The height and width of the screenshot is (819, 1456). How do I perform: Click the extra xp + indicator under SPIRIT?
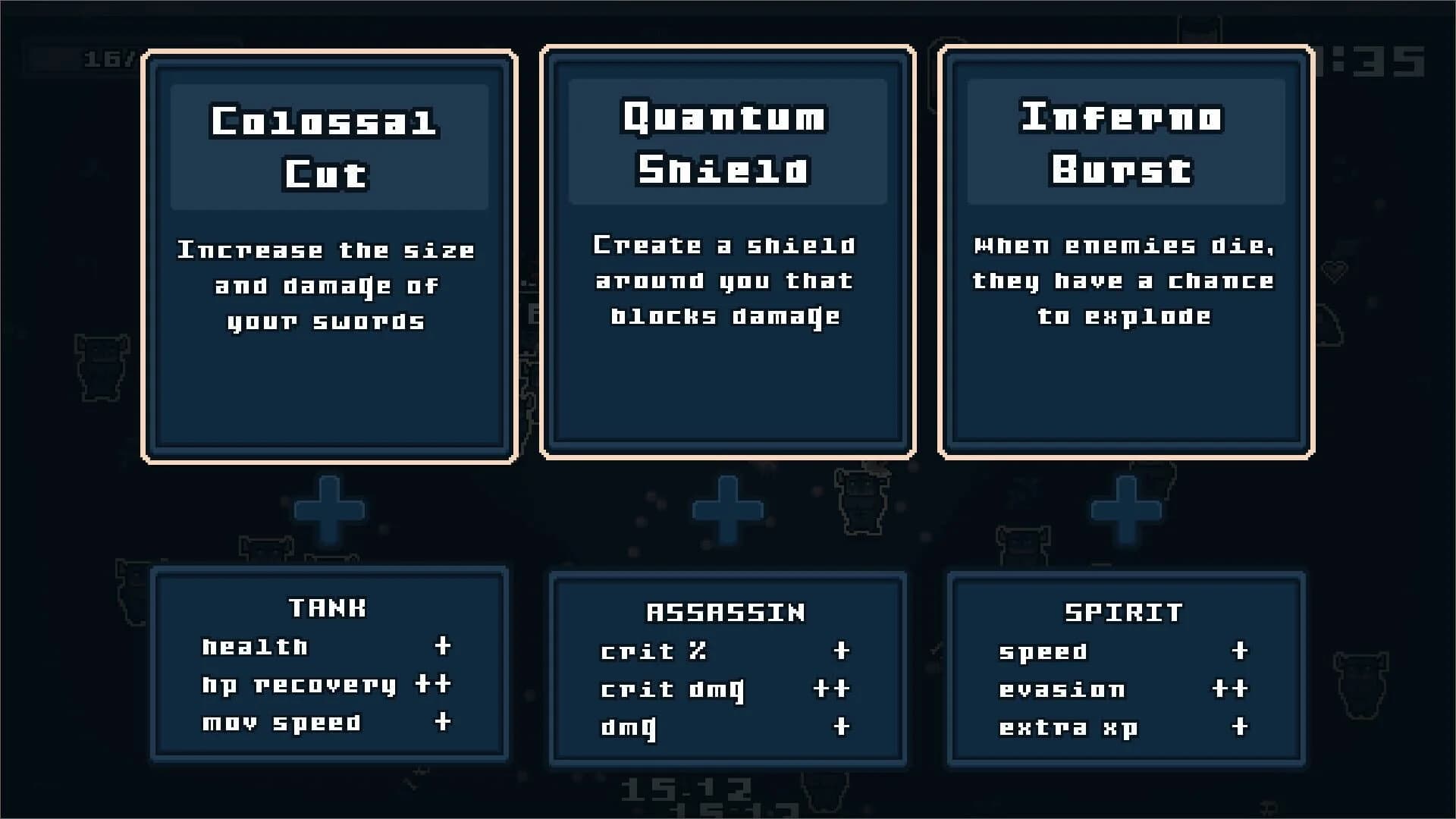(x=1239, y=726)
